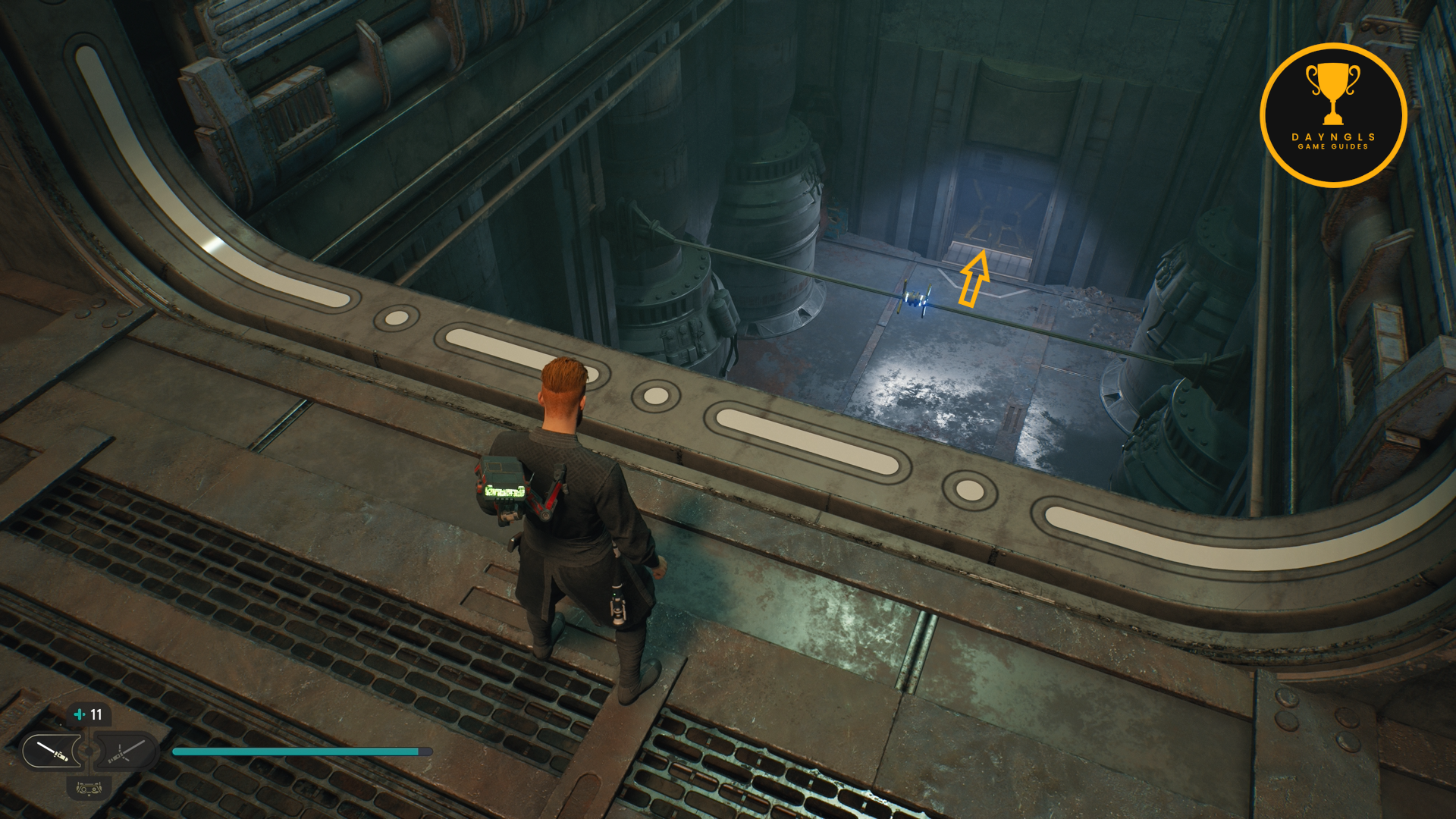Use the stim canister heal icon
This screenshot has width=1456, height=819.
tap(80, 714)
